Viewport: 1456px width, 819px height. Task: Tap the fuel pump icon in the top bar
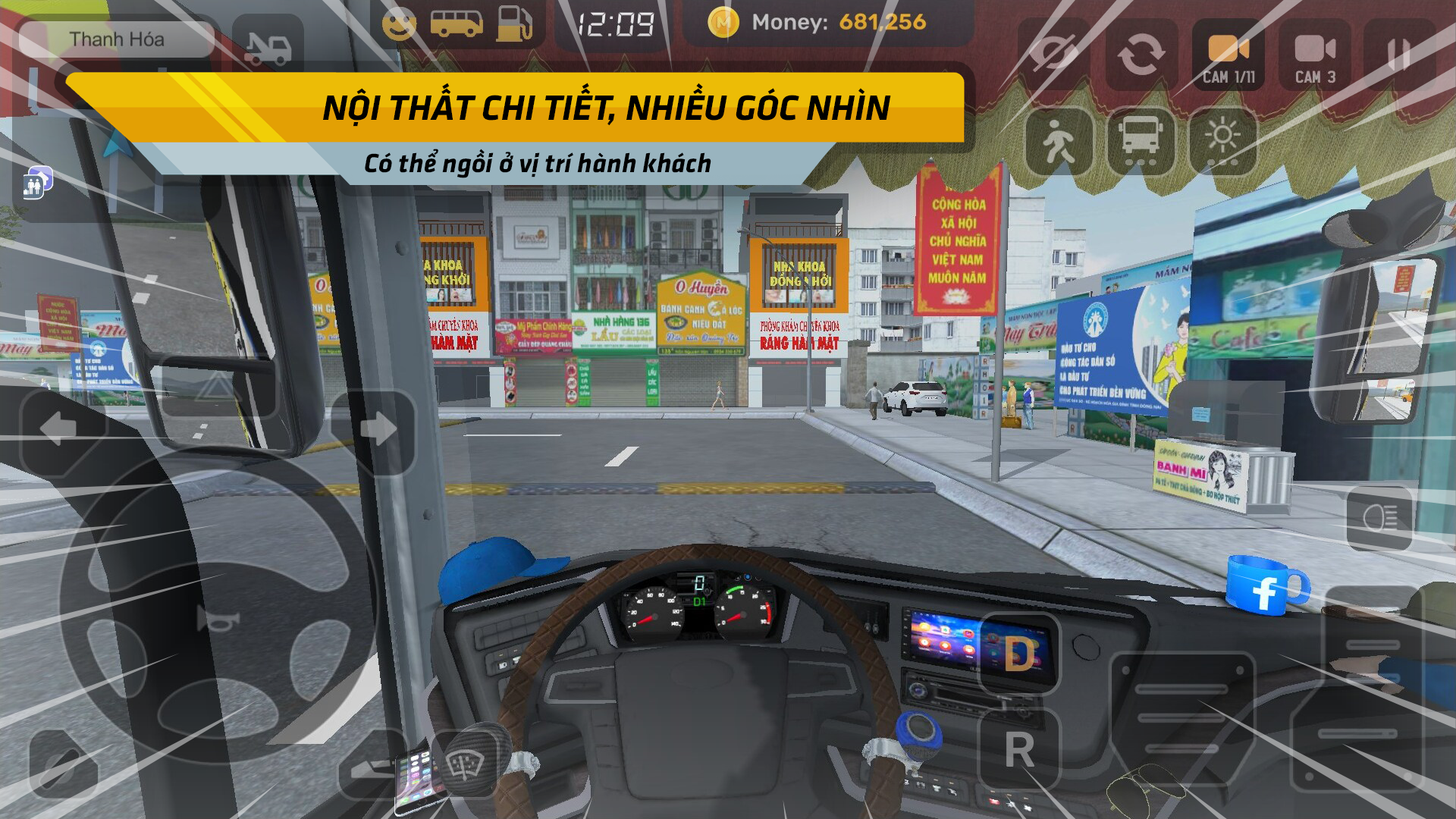click(513, 23)
